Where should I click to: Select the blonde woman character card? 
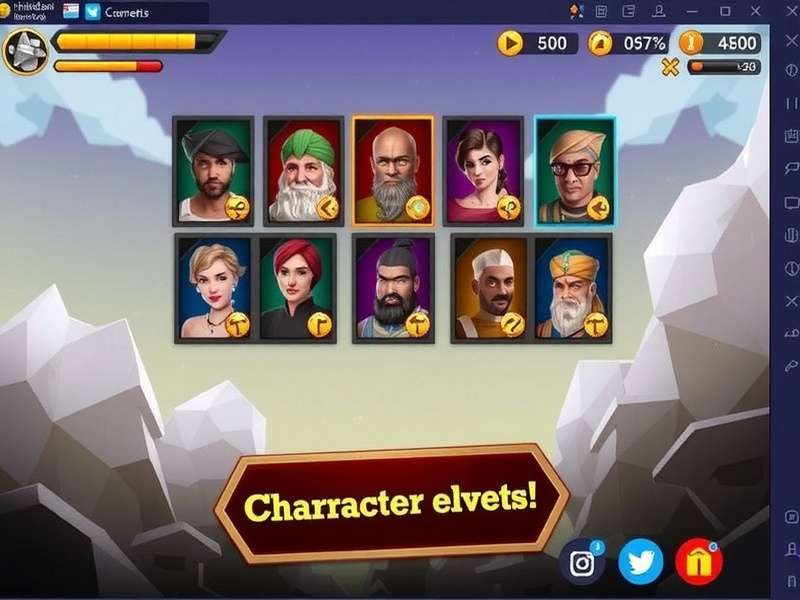214,289
